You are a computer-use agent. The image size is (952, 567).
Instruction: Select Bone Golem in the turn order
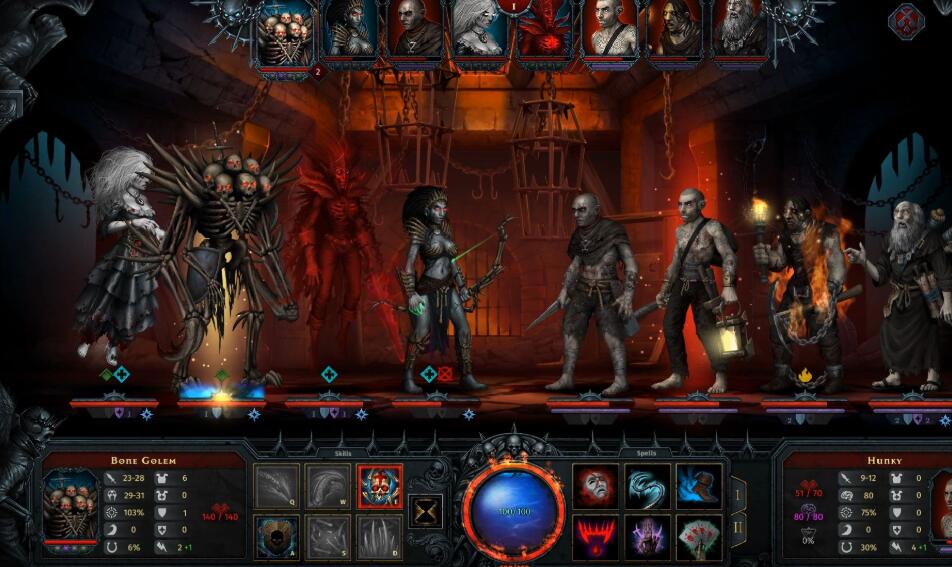coord(285,35)
